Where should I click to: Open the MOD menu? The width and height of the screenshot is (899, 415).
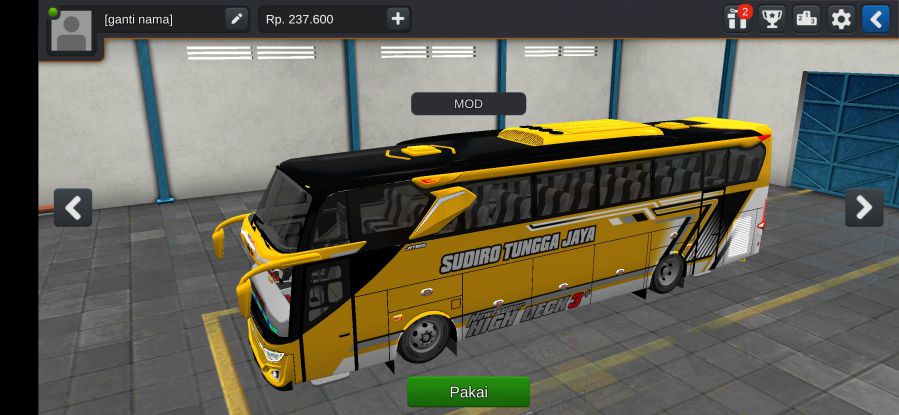pos(468,104)
